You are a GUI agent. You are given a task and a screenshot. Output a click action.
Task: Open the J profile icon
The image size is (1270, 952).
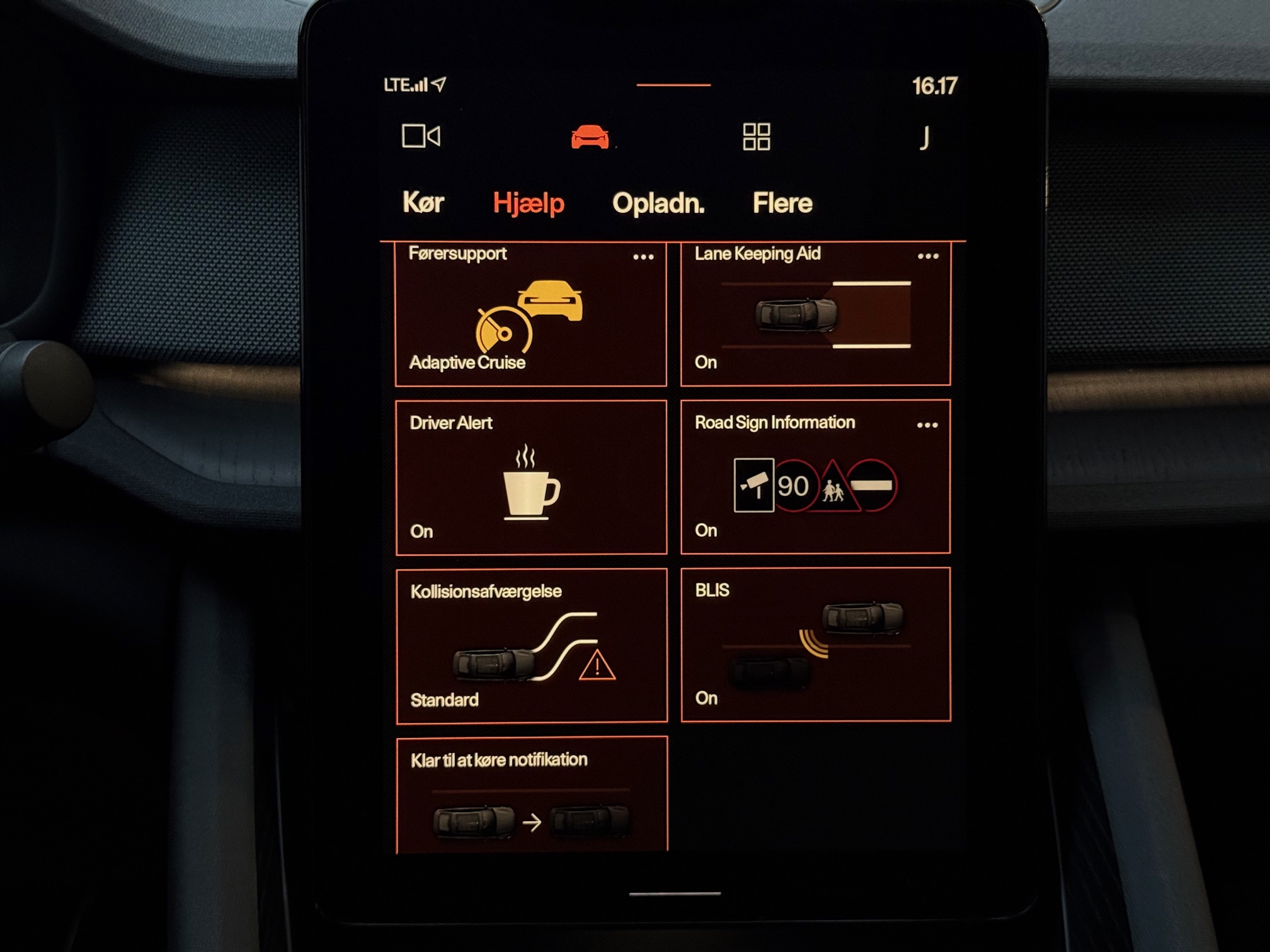click(x=924, y=137)
